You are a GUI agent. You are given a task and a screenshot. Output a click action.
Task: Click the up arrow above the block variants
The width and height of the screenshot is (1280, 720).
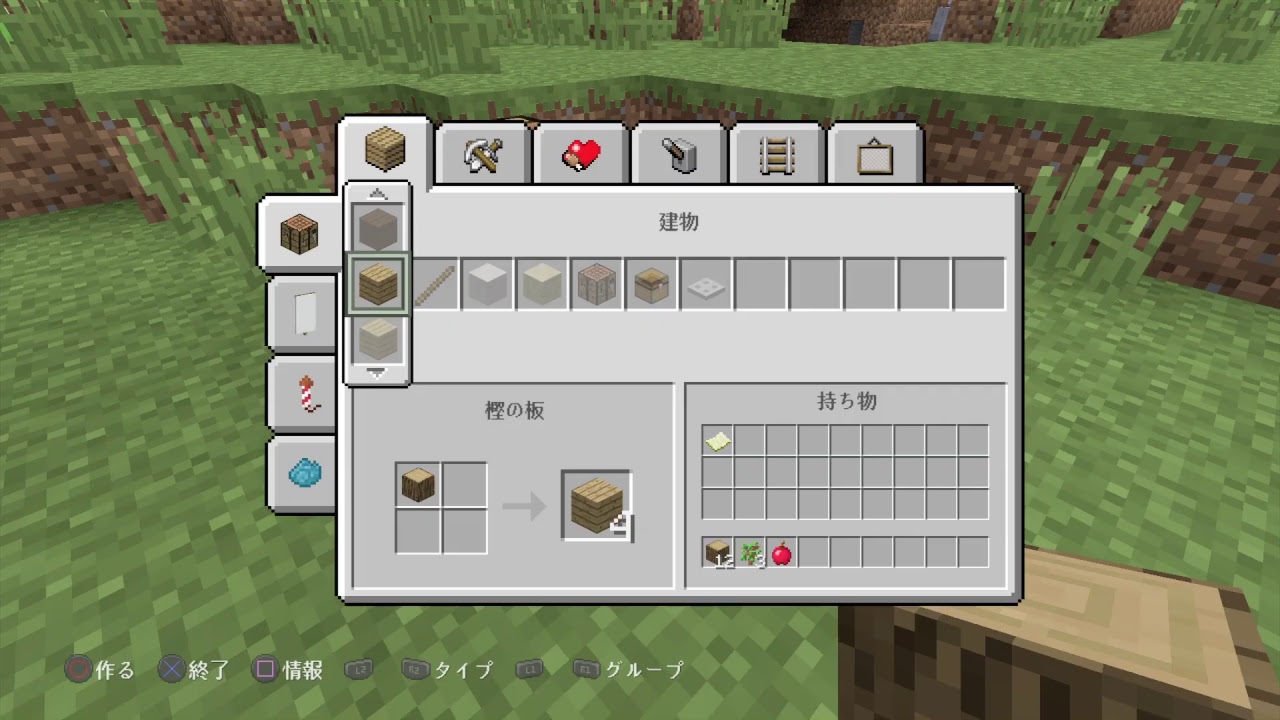tap(378, 195)
